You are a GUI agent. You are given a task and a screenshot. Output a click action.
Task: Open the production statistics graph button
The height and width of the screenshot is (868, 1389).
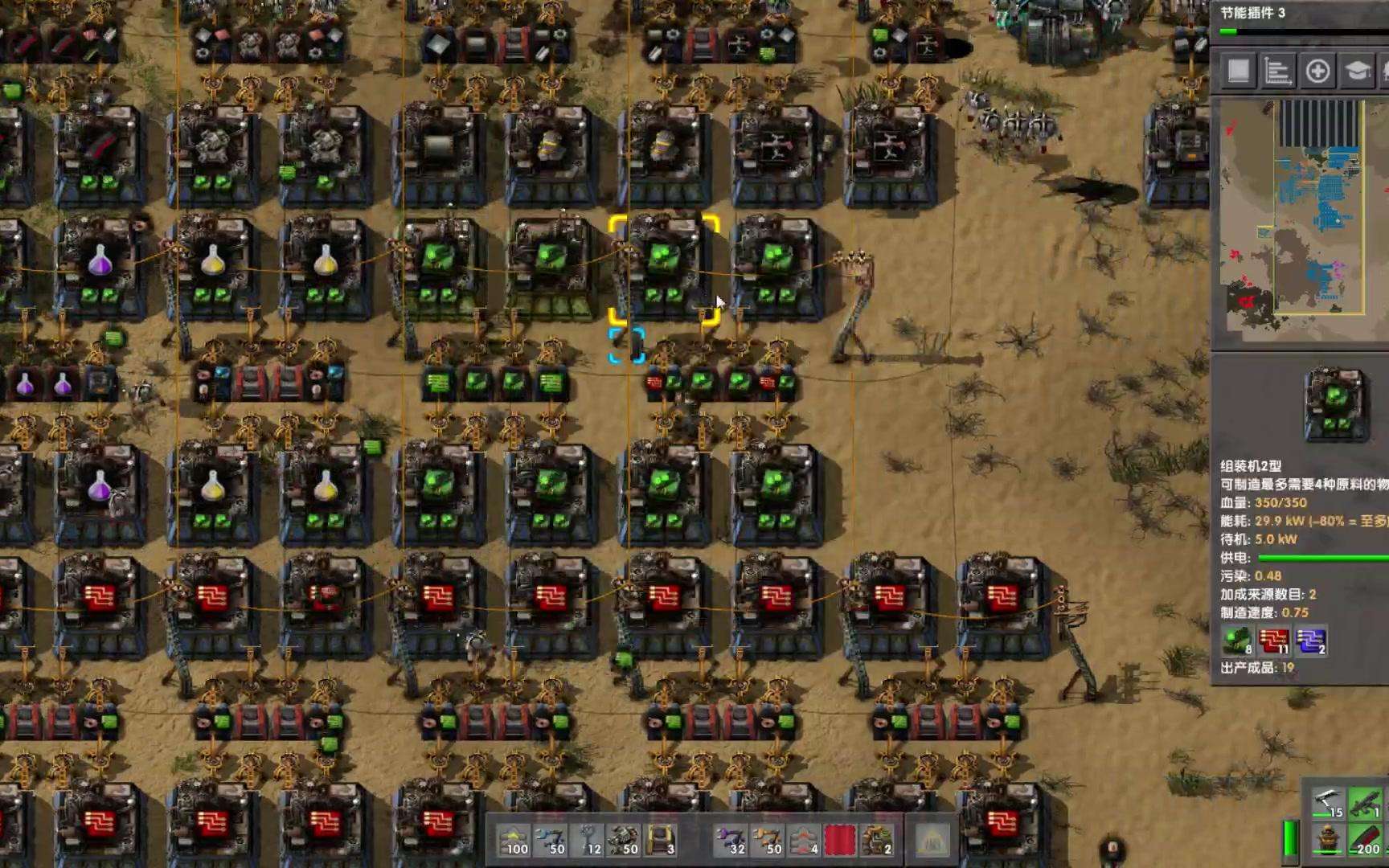(1277, 72)
